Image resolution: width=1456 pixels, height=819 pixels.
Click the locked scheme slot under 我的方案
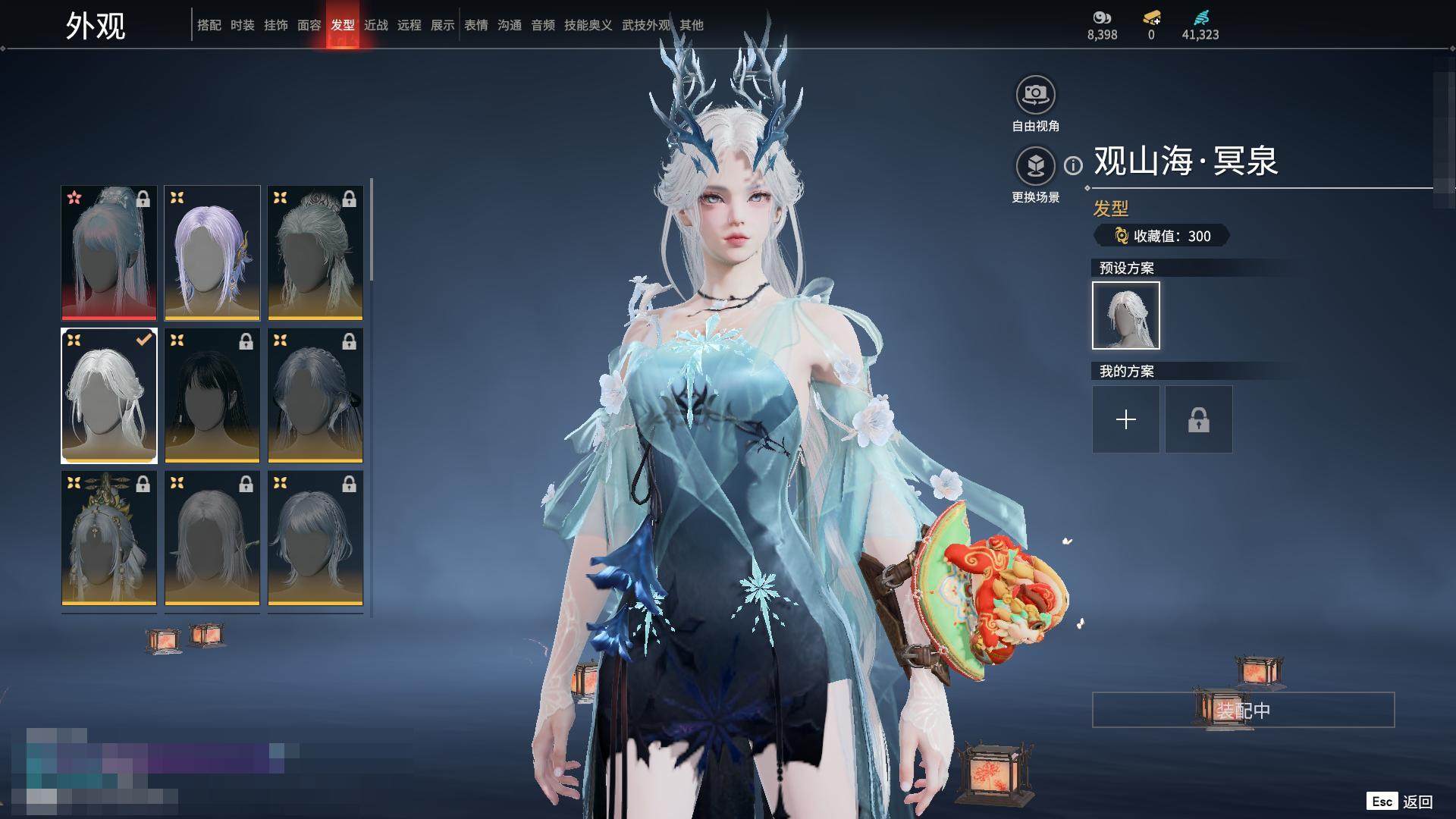click(x=1198, y=419)
